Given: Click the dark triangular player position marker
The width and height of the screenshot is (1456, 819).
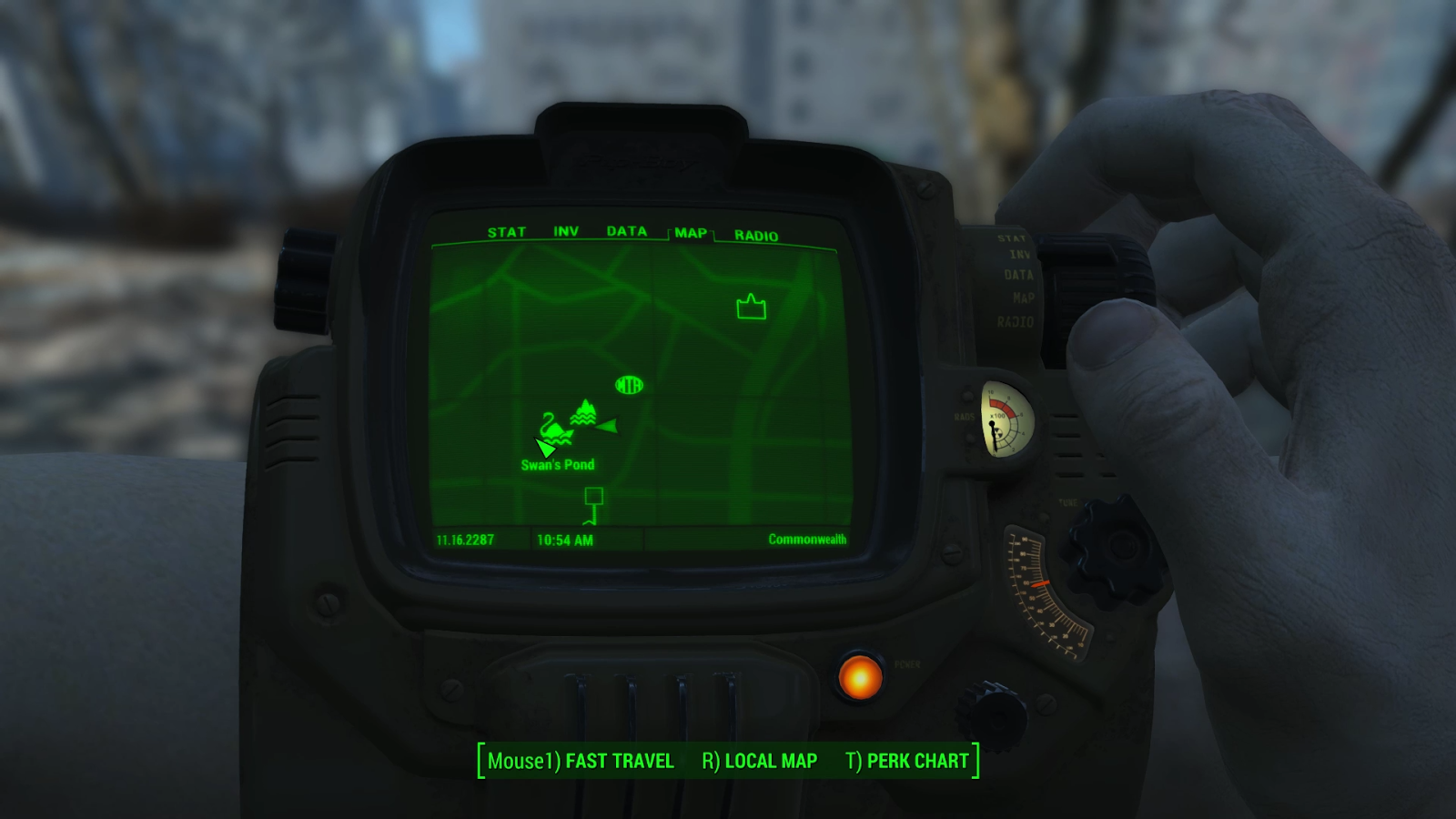Looking at the screenshot, I should click(608, 424).
